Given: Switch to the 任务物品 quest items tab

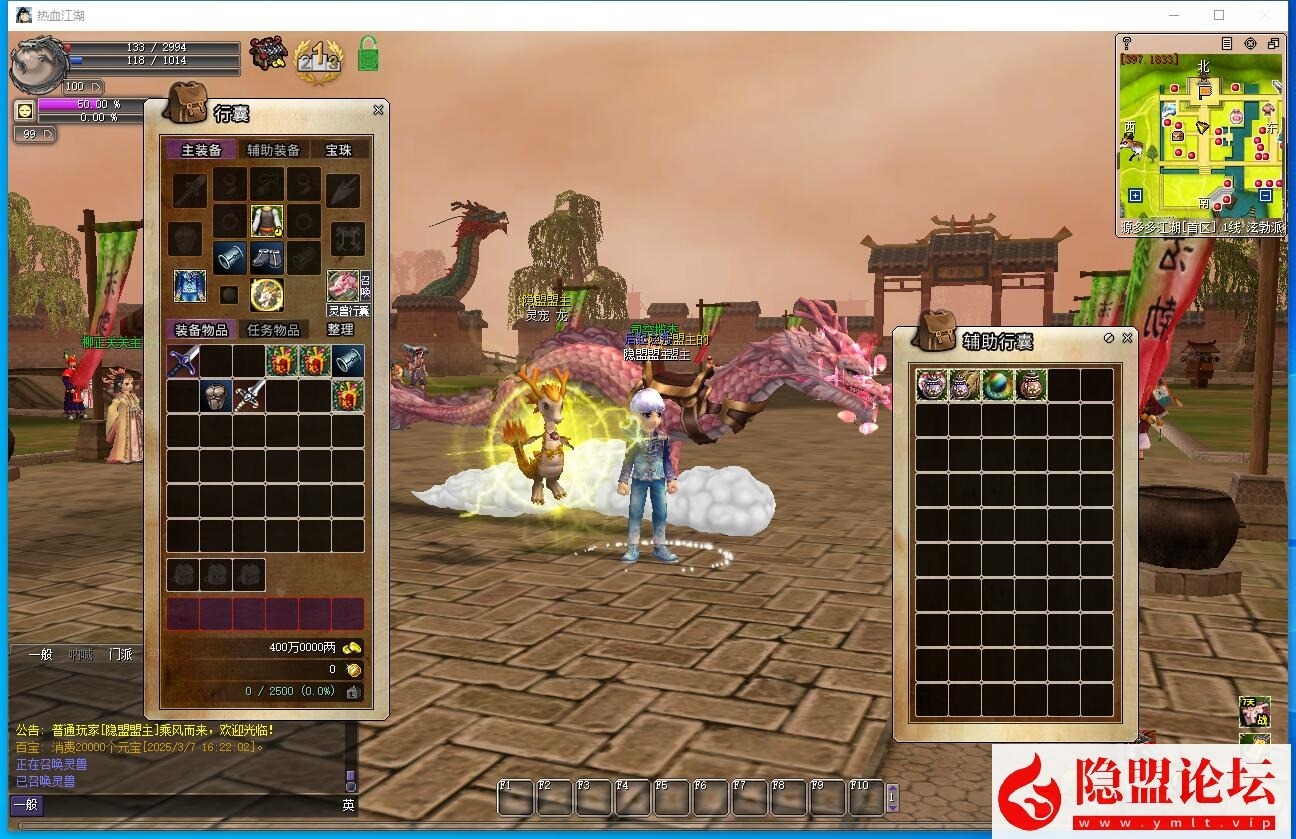Looking at the screenshot, I should [x=274, y=330].
